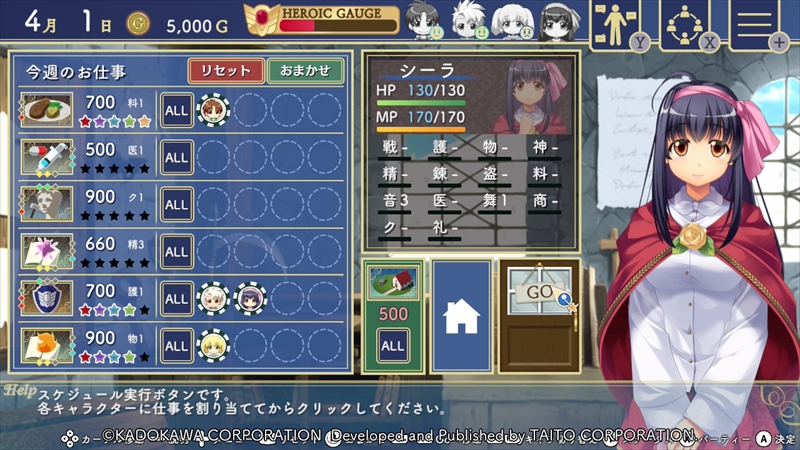
Task: Select the steak dish job icon
Action: [x=47, y=108]
